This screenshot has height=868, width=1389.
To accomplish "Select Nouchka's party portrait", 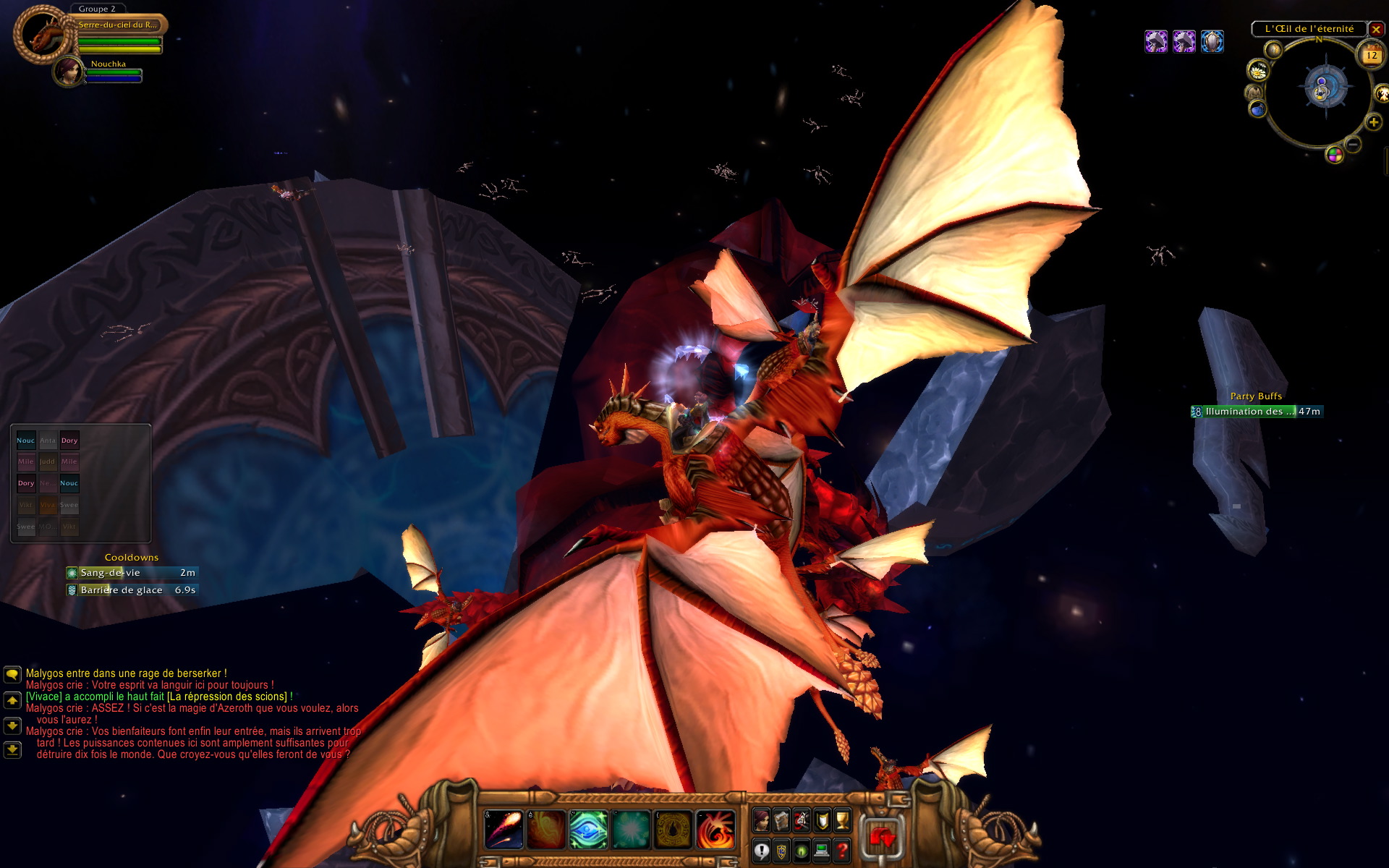I will (x=69, y=72).
